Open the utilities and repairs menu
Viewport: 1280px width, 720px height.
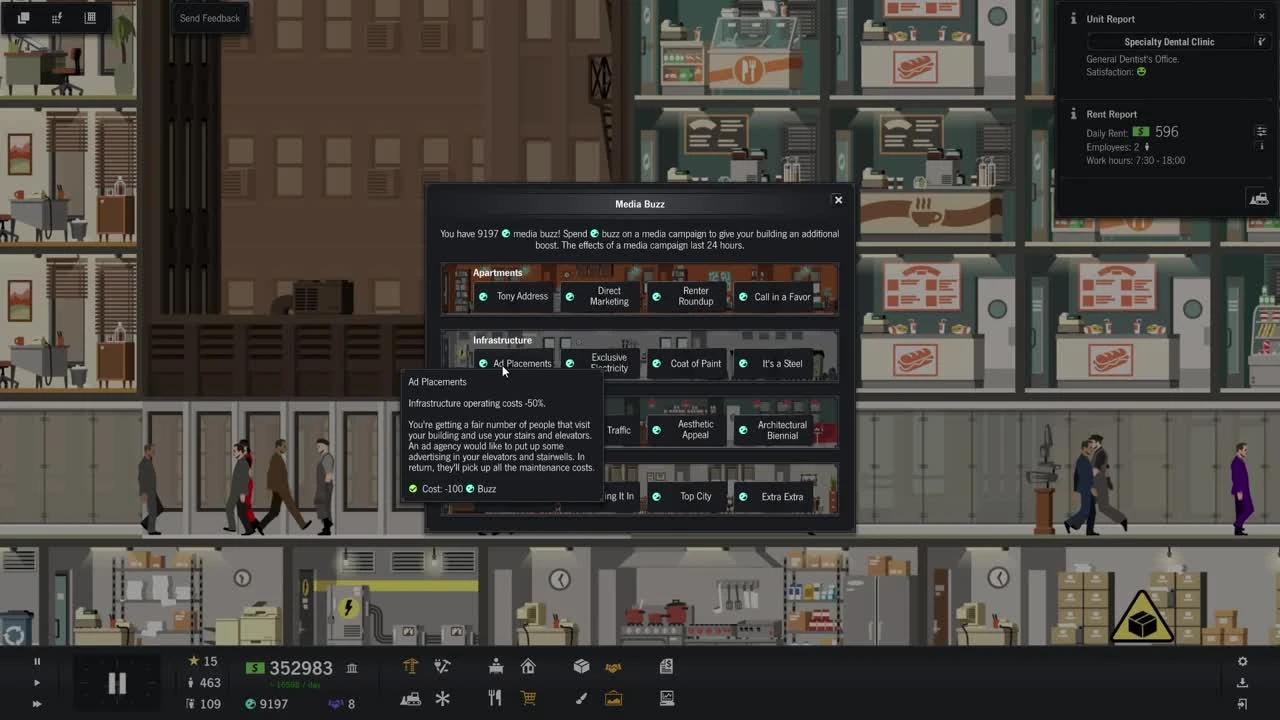[x=443, y=666]
